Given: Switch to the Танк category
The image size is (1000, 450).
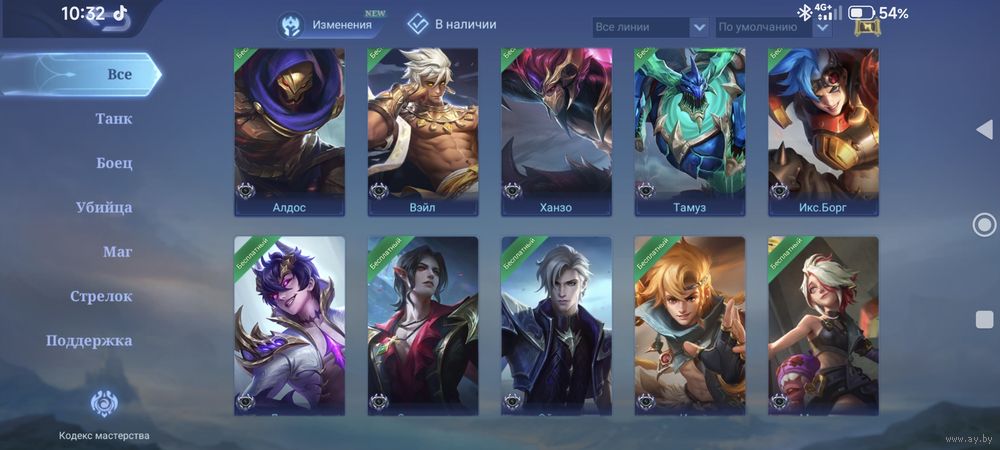Looking at the screenshot, I should coord(113,119).
